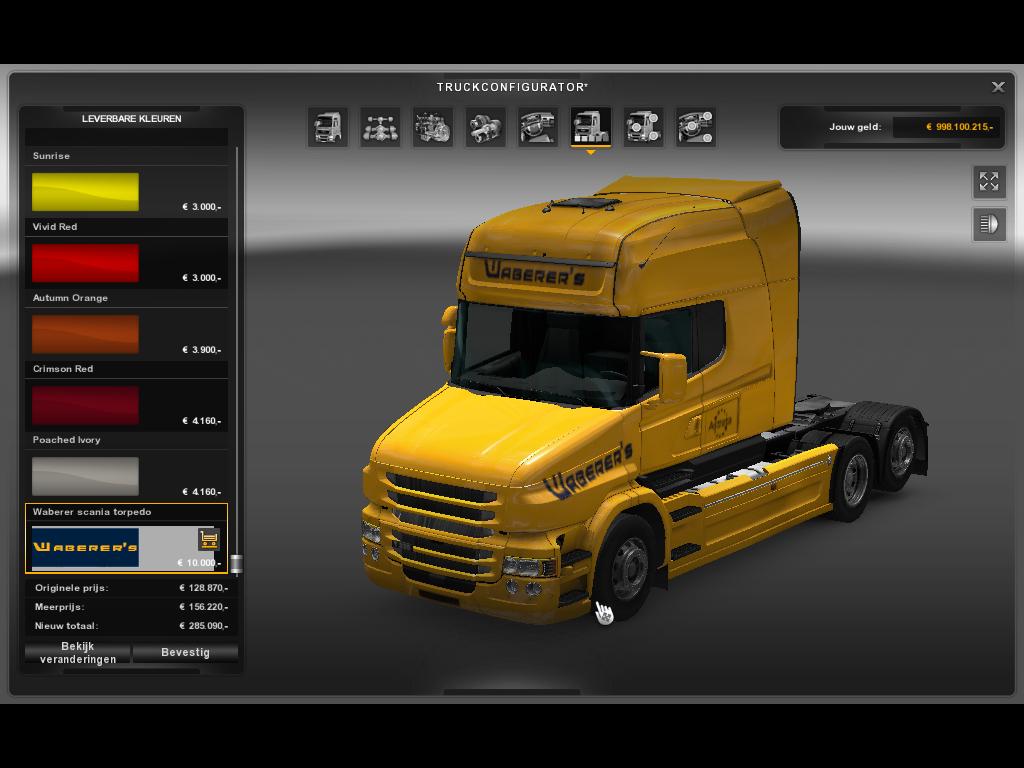Confirm purchase with the Bevestig button
The width and height of the screenshot is (1024, 768).
coord(185,653)
